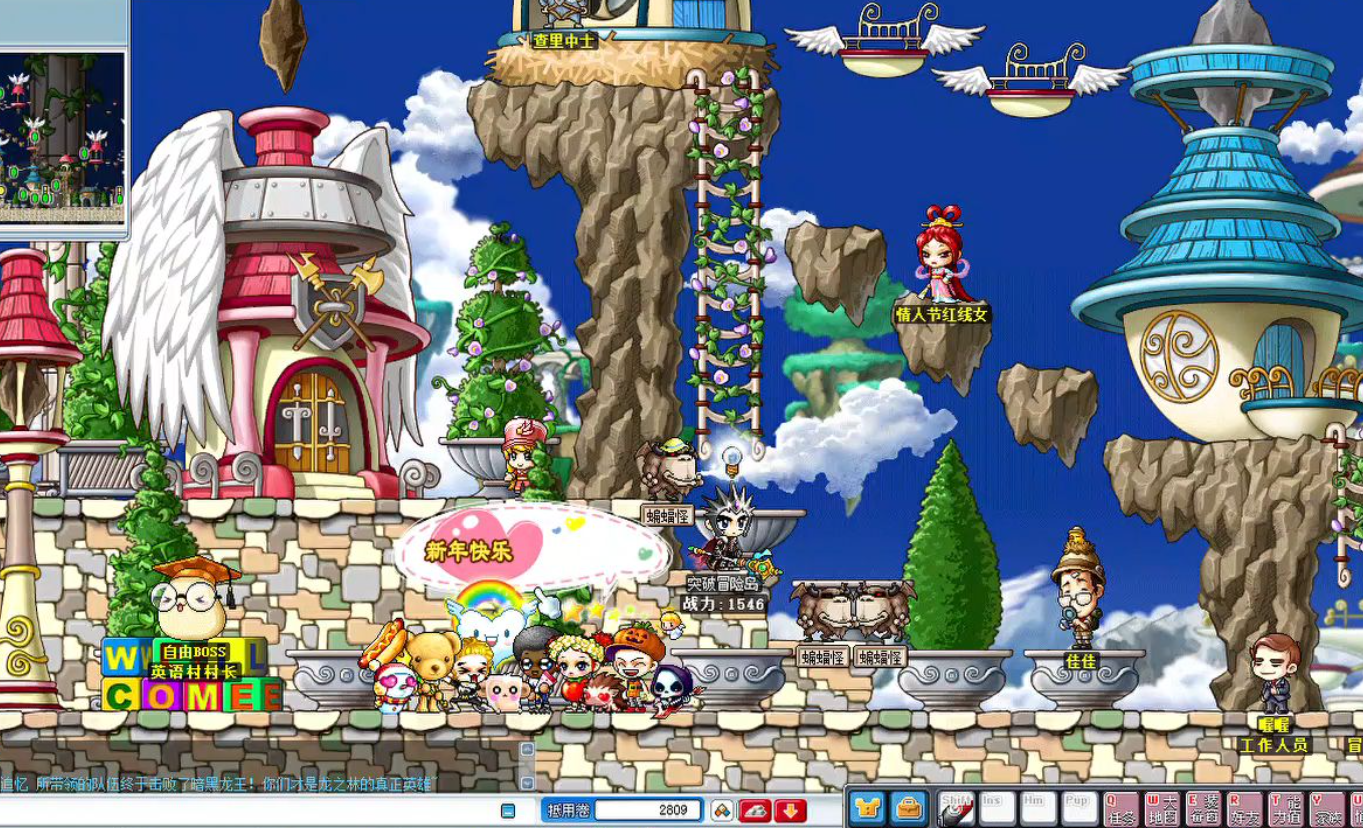This screenshot has height=828, width=1363.
Task: Toggle the small blue chat minimize button
Action: 508,810
